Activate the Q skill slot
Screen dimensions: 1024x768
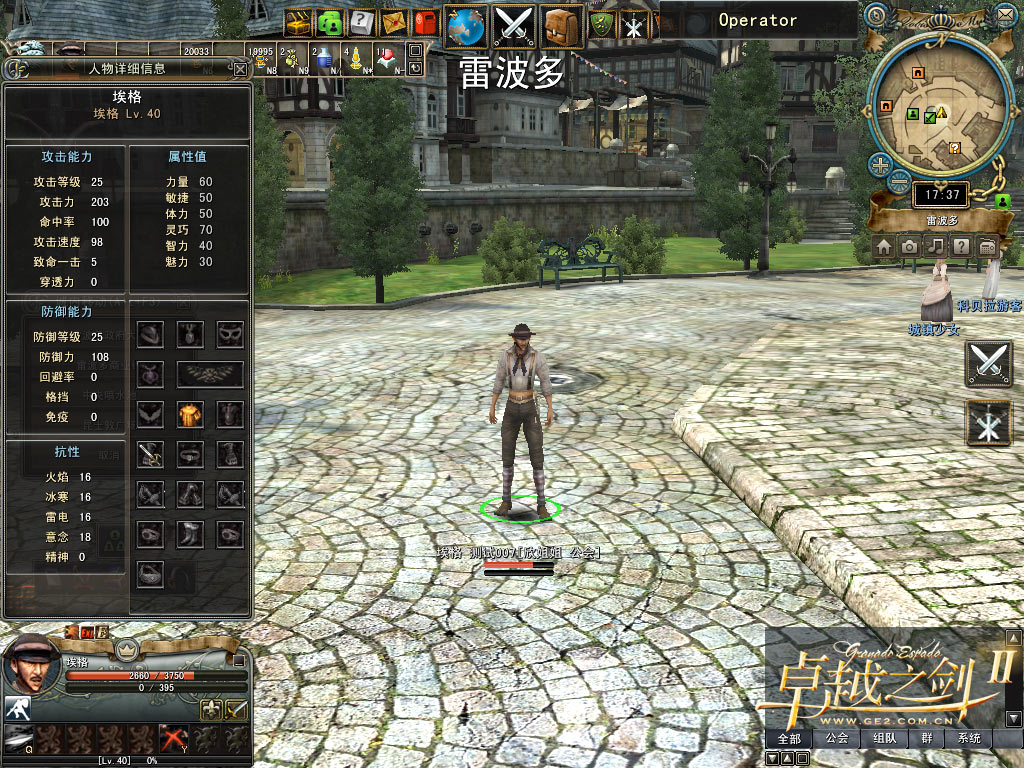point(20,739)
